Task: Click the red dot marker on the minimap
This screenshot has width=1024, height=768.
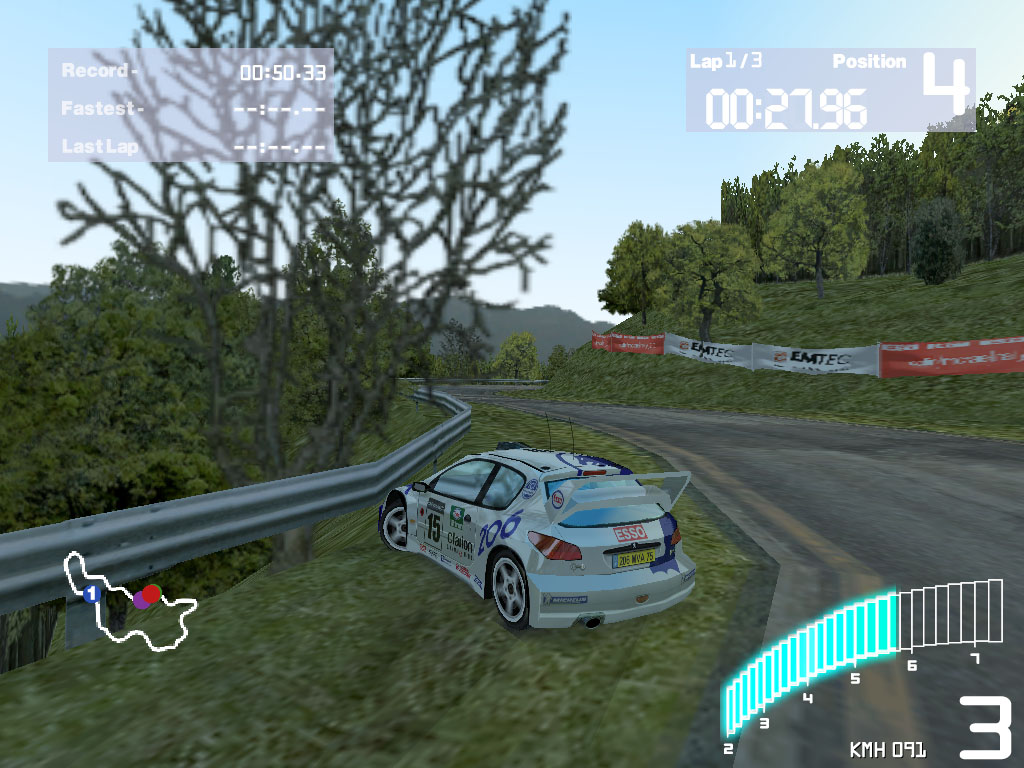Action: 152,593
